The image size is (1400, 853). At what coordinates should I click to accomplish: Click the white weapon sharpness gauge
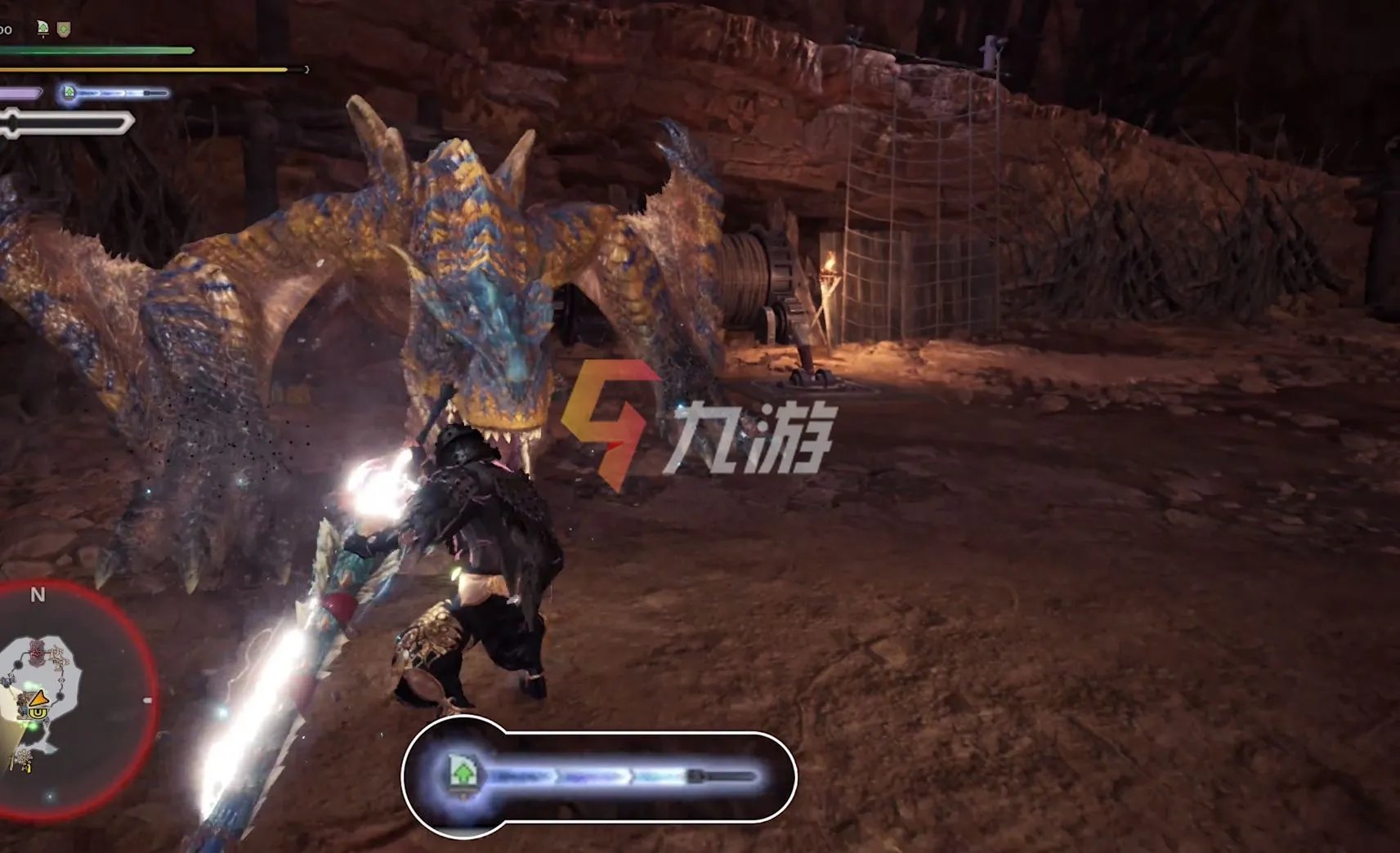pos(65,124)
